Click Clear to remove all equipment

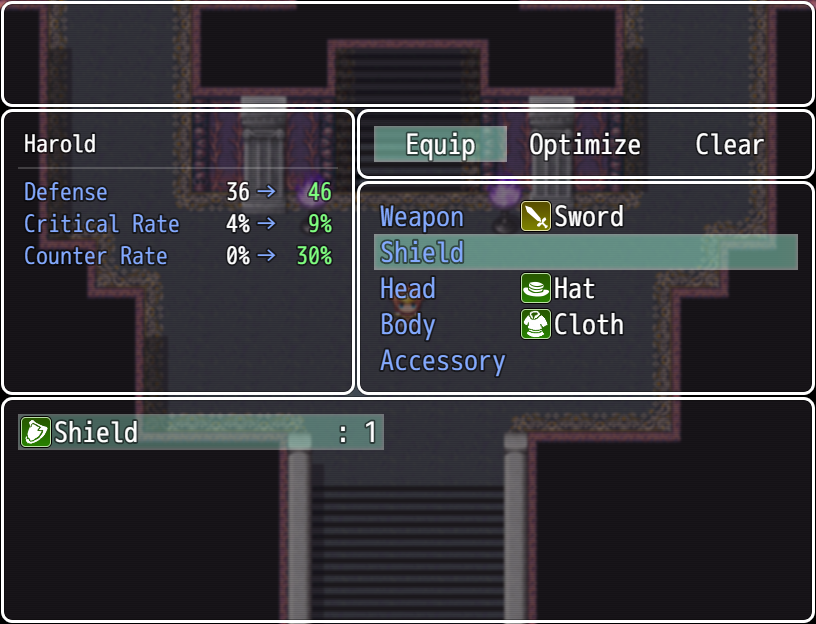[729, 145]
